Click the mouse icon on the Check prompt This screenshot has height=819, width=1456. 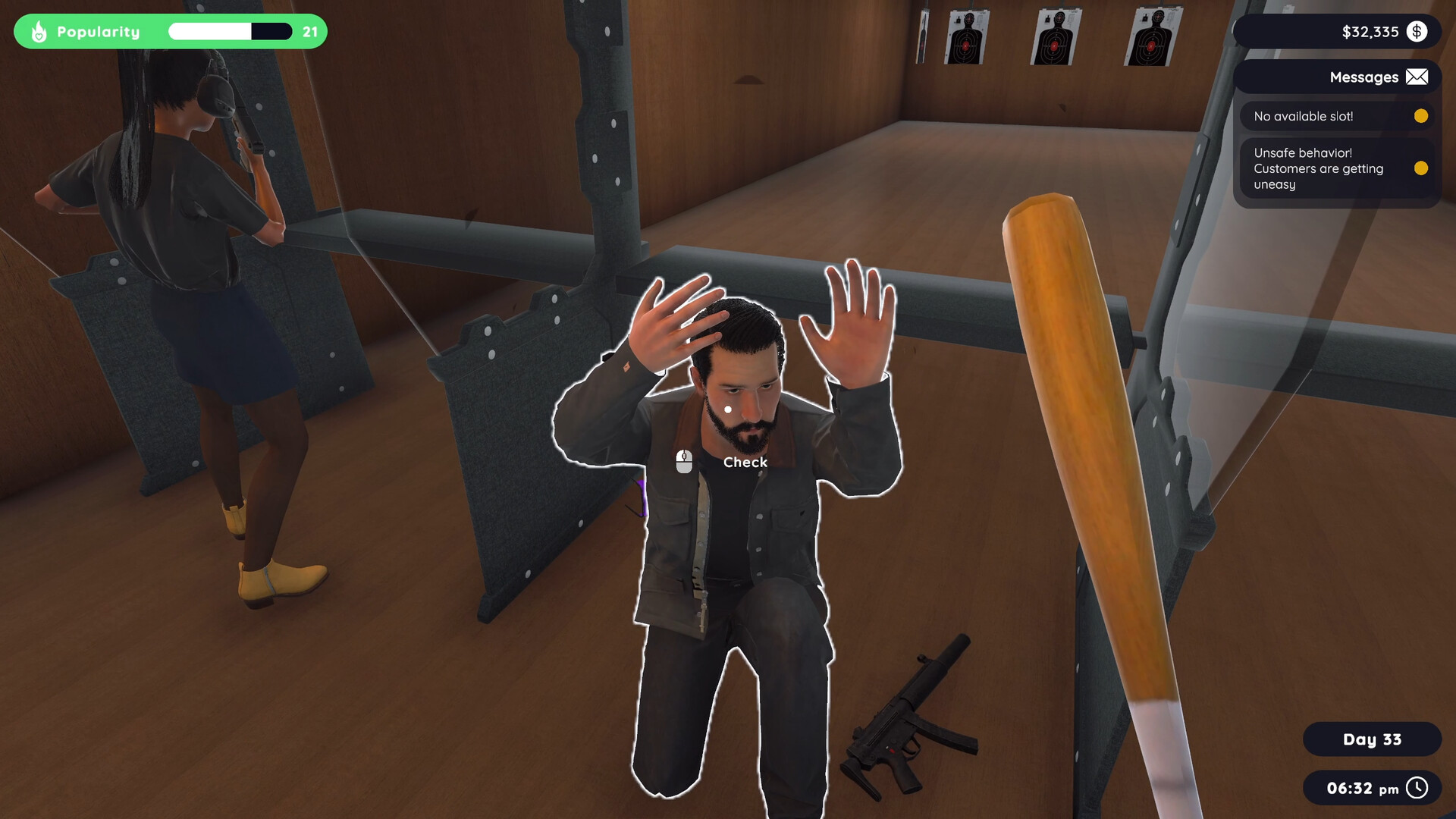click(684, 462)
